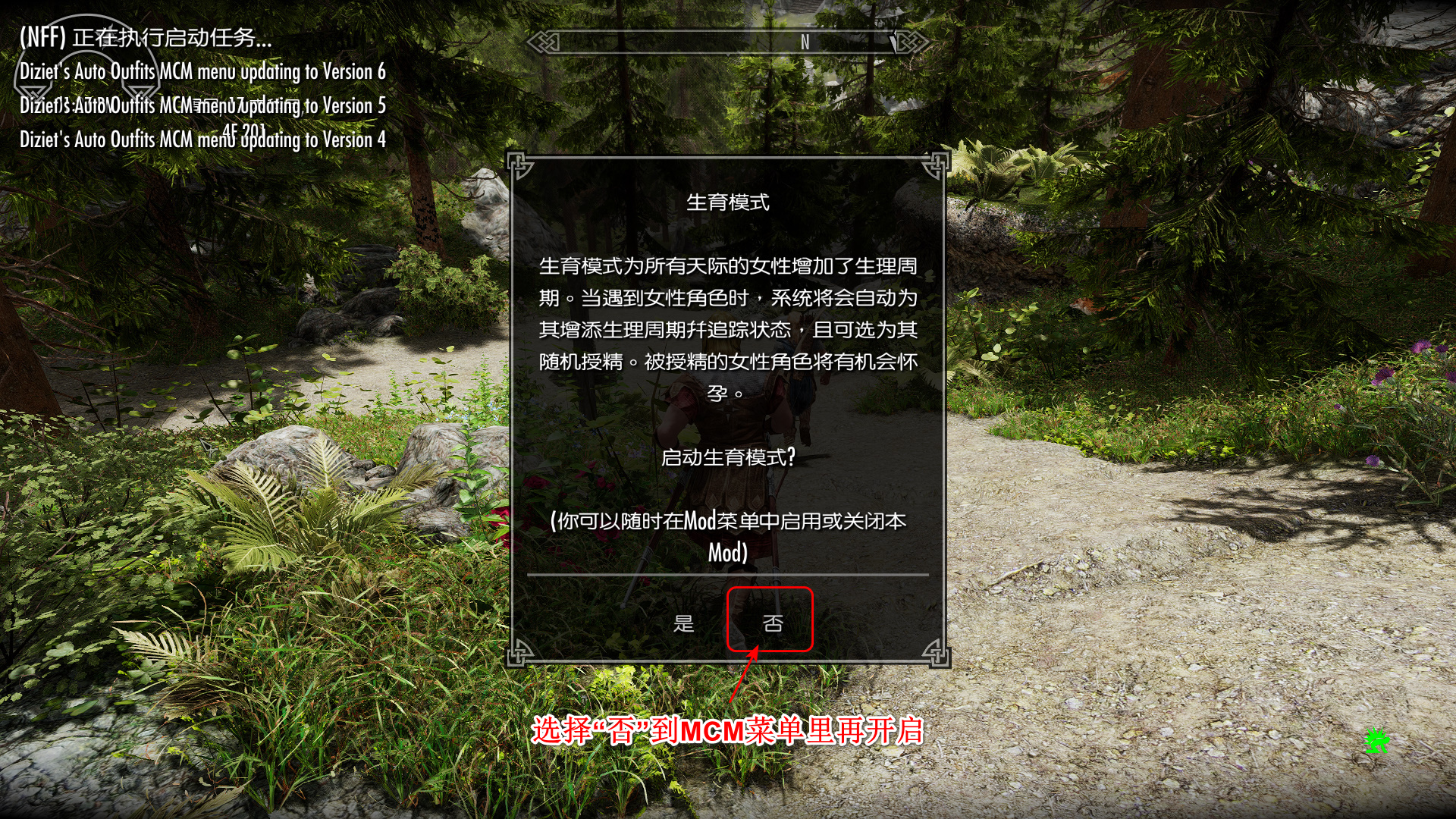1456x819 pixels.
Task: Click the bottom-left ornament of the dialog frame
Action: point(519,654)
